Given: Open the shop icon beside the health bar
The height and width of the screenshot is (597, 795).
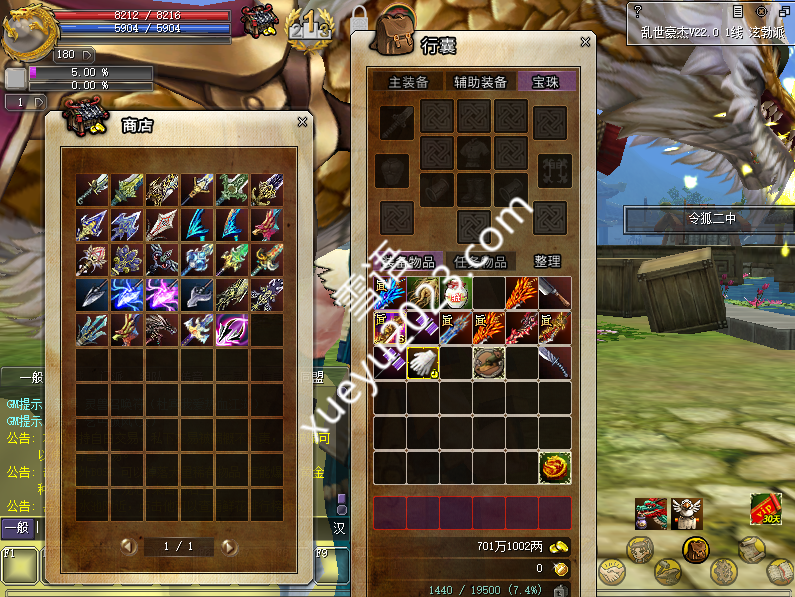Looking at the screenshot, I should 257,21.
